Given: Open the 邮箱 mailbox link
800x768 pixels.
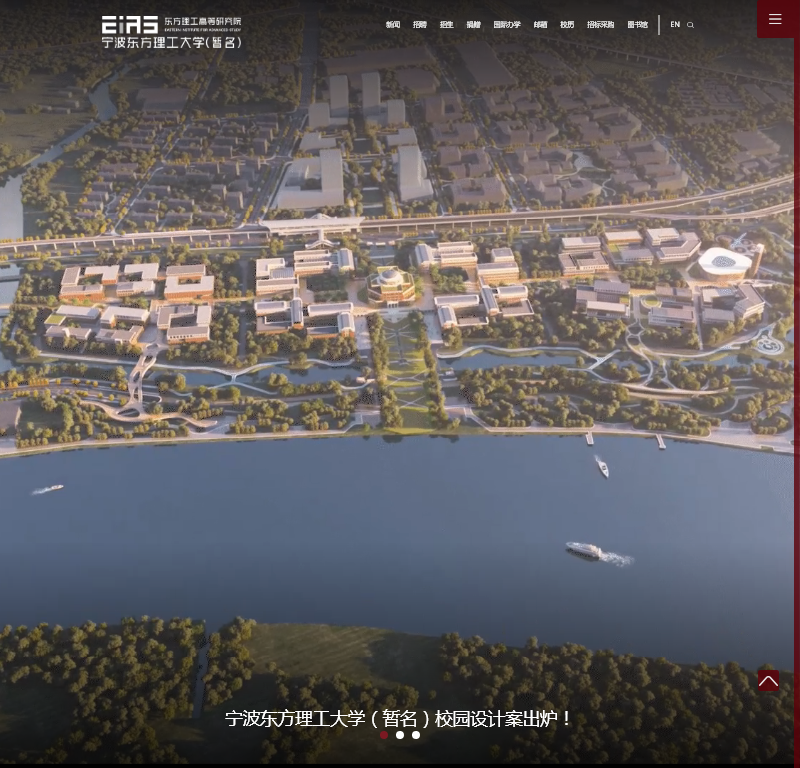Looking at the screenshot, I should click(541, 25).
